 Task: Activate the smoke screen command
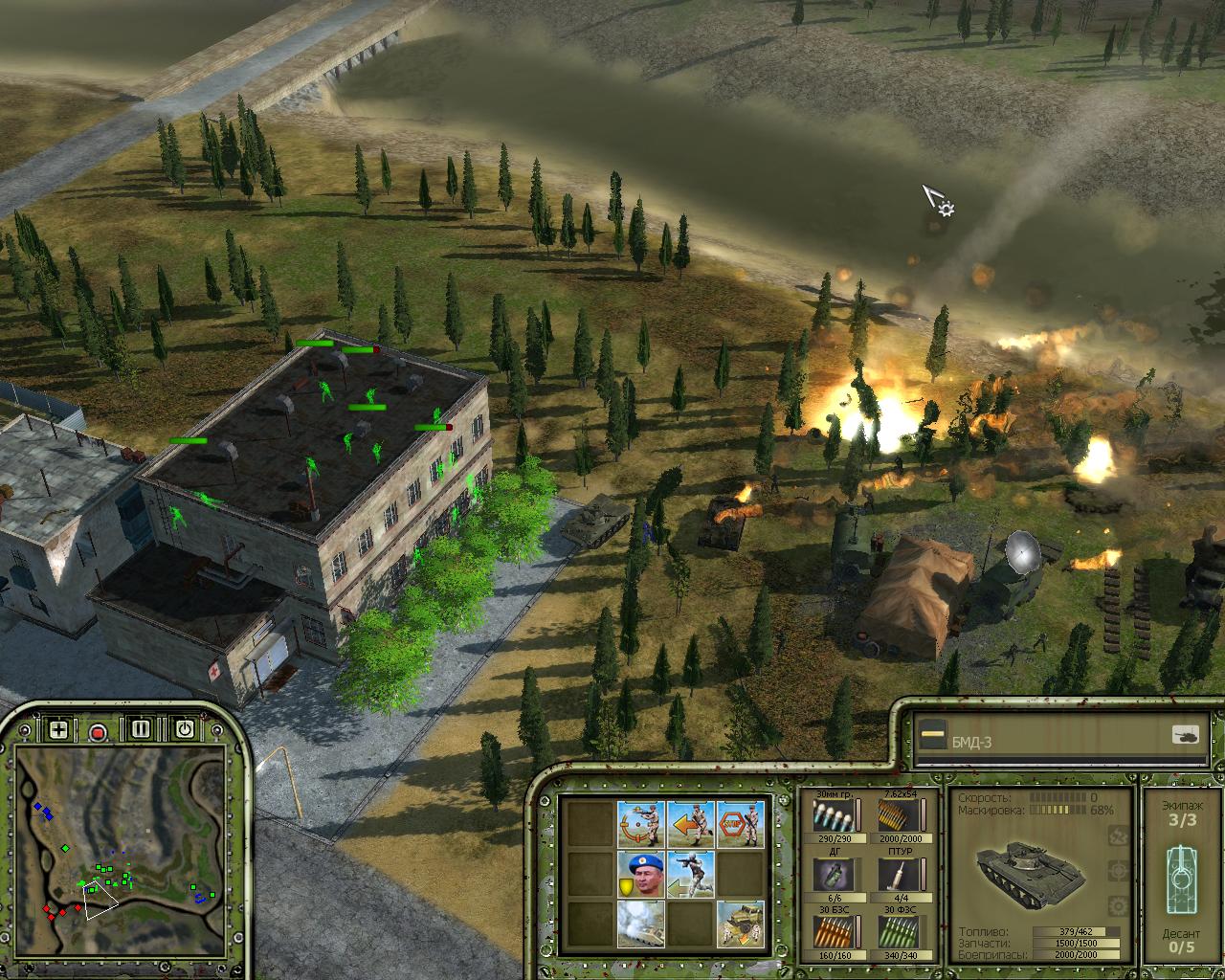[640, 923]
